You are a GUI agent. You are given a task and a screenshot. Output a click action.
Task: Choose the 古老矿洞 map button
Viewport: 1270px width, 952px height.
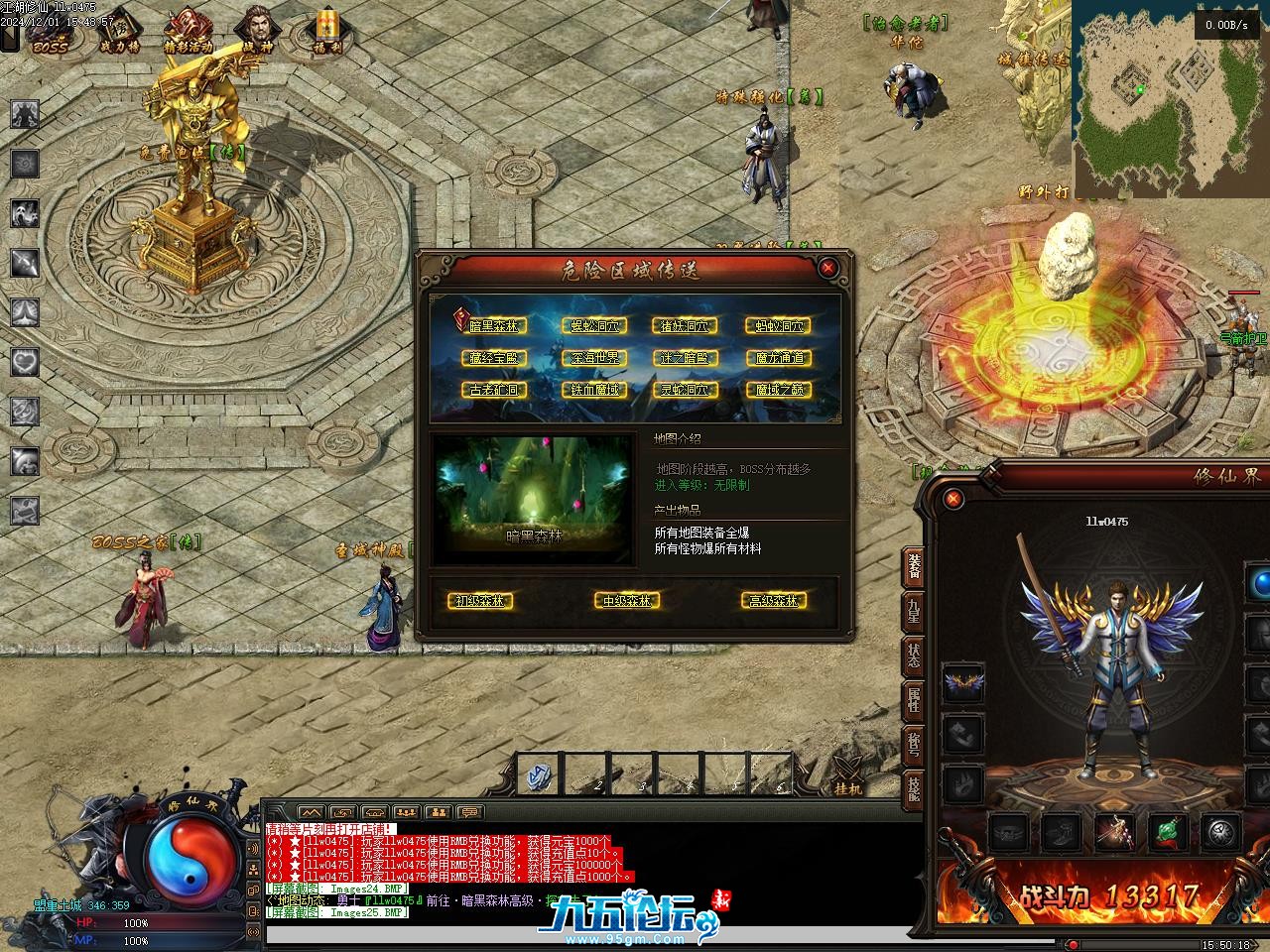click(492, 390)
